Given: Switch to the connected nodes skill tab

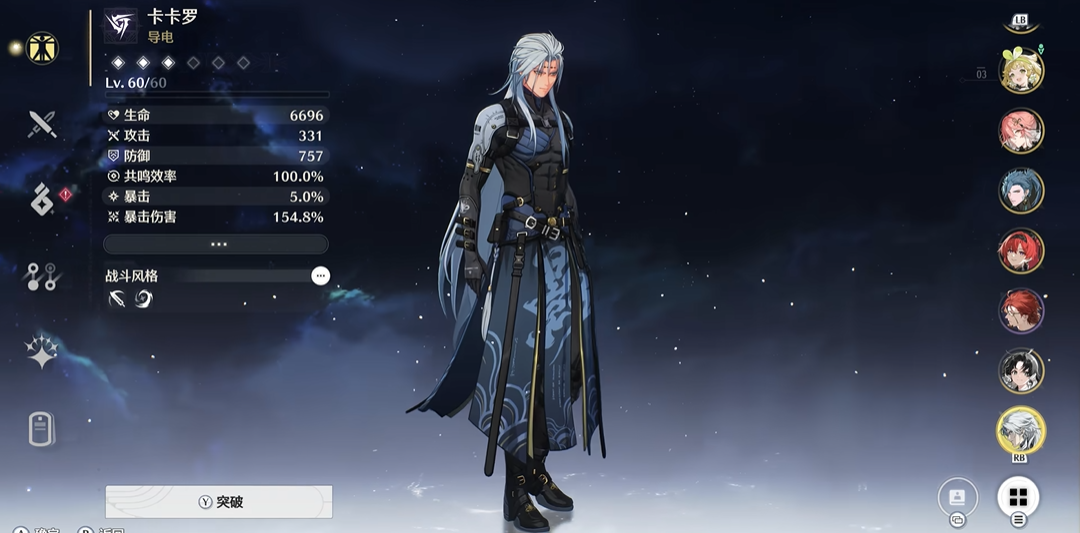Looking at the screenshot, I should pyautogui.click(x=42, y=277).
